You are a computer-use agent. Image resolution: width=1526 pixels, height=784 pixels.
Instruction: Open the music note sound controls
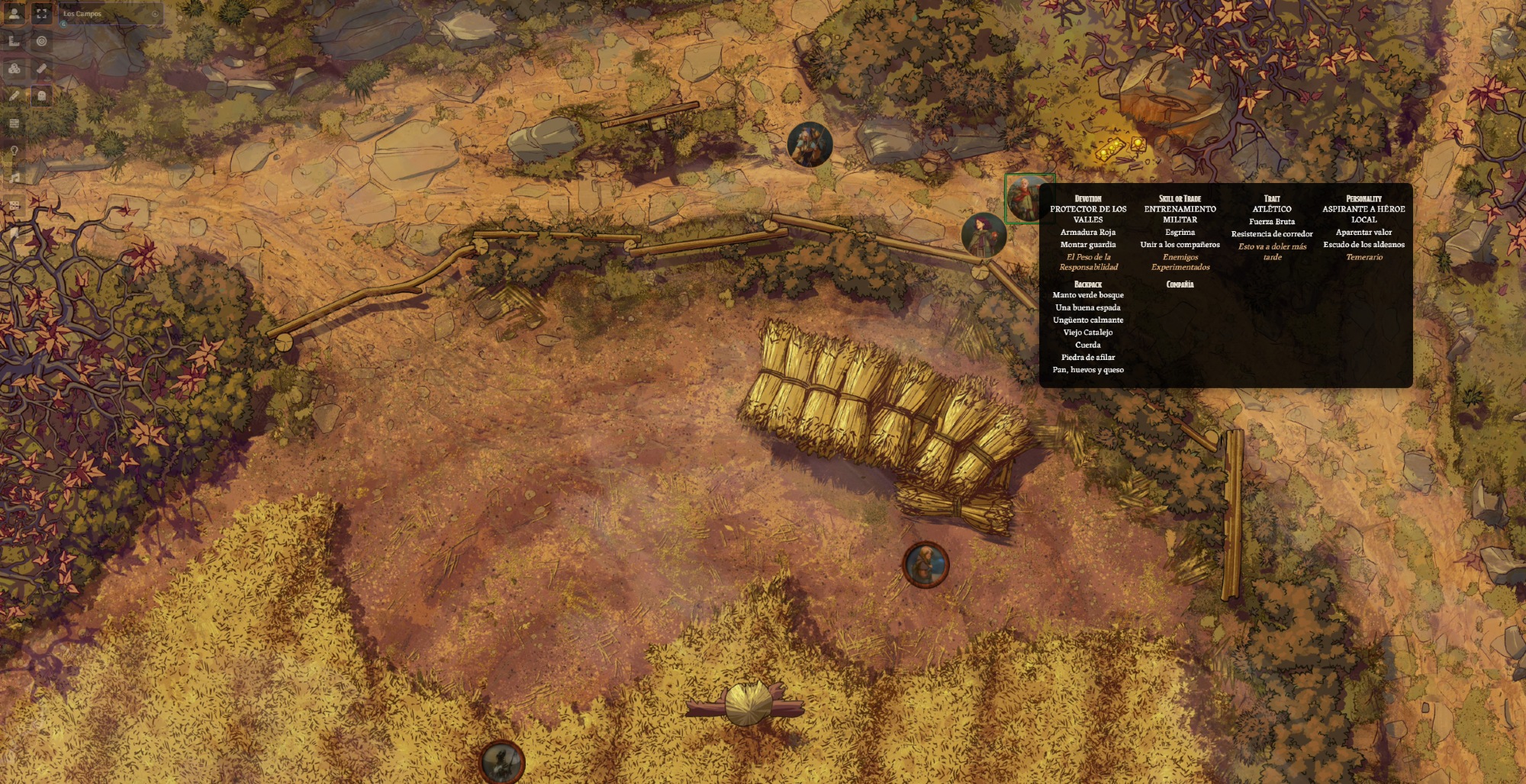pyautogui.click(x=14, y=178)
